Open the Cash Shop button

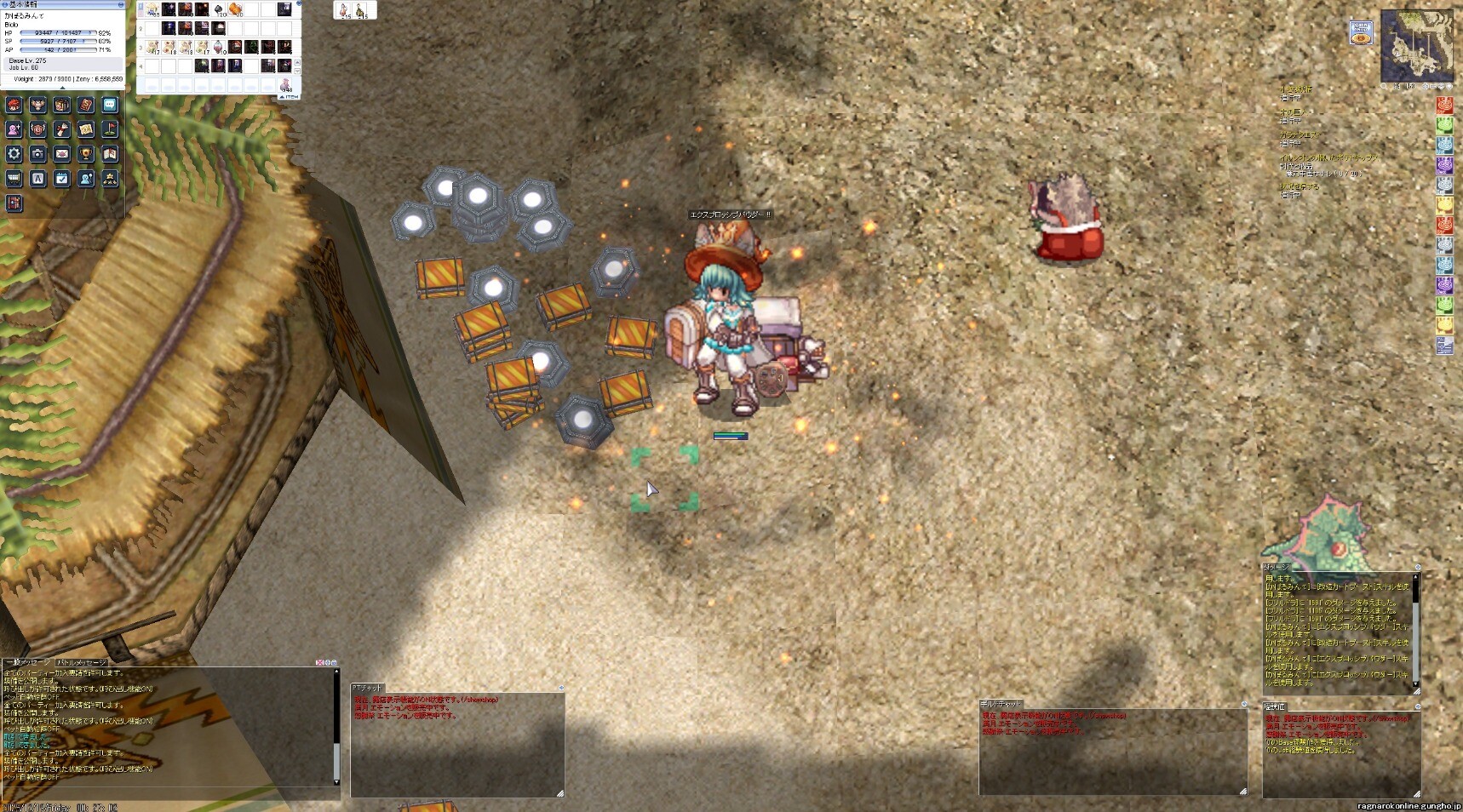coord(1360,33)
